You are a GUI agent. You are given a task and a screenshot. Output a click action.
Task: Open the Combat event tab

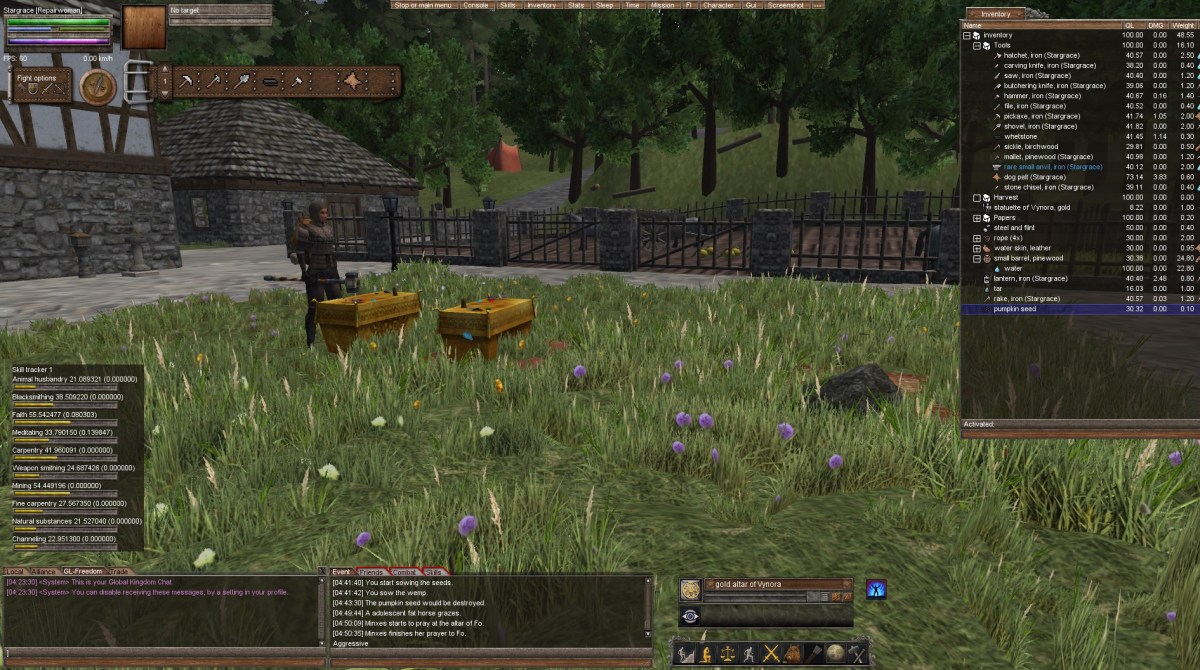point(404,572)
